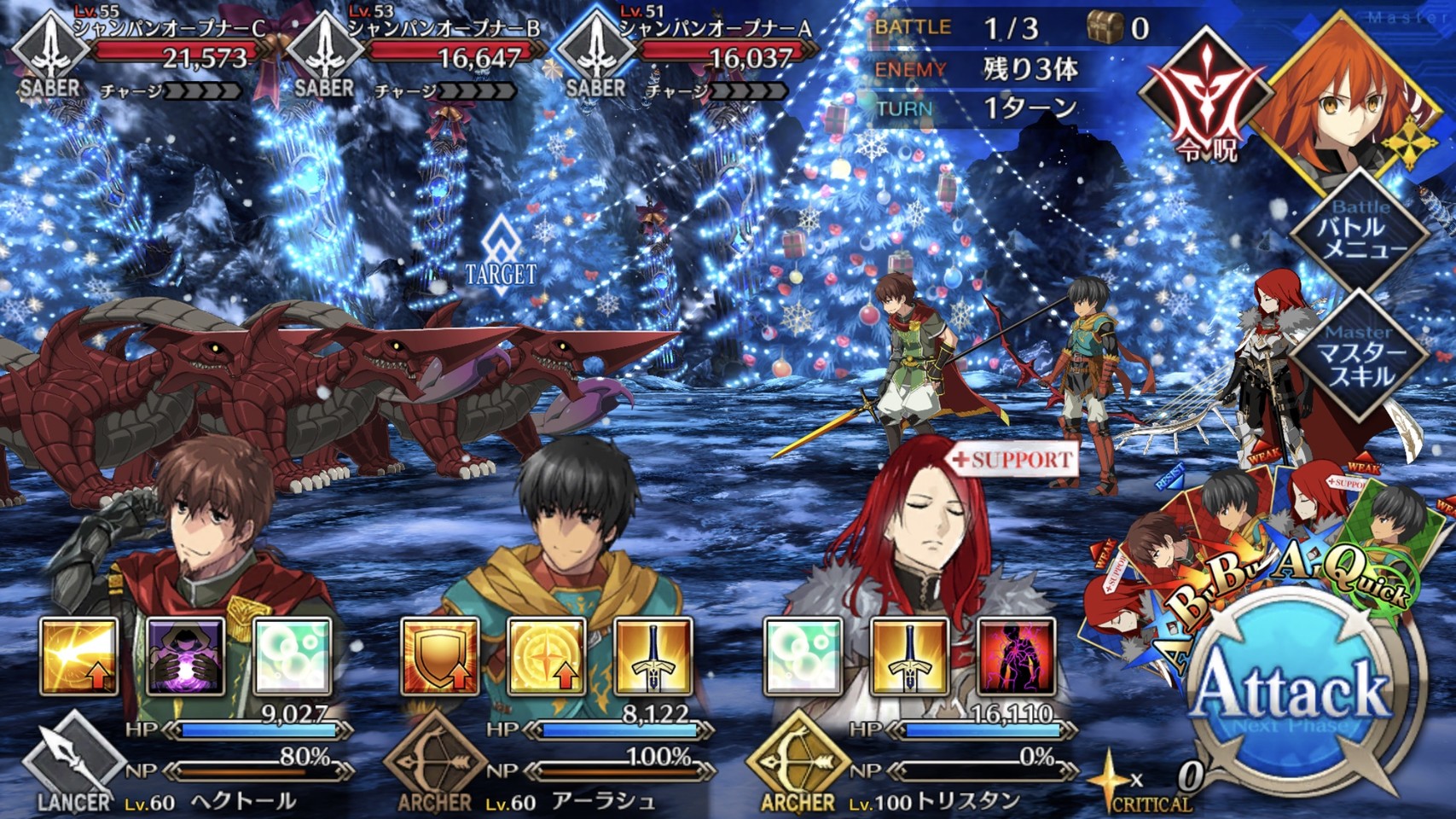Activate Tristan's red silhouette skill
This screenshot has height=819, width=1456.
(1016, 656)
